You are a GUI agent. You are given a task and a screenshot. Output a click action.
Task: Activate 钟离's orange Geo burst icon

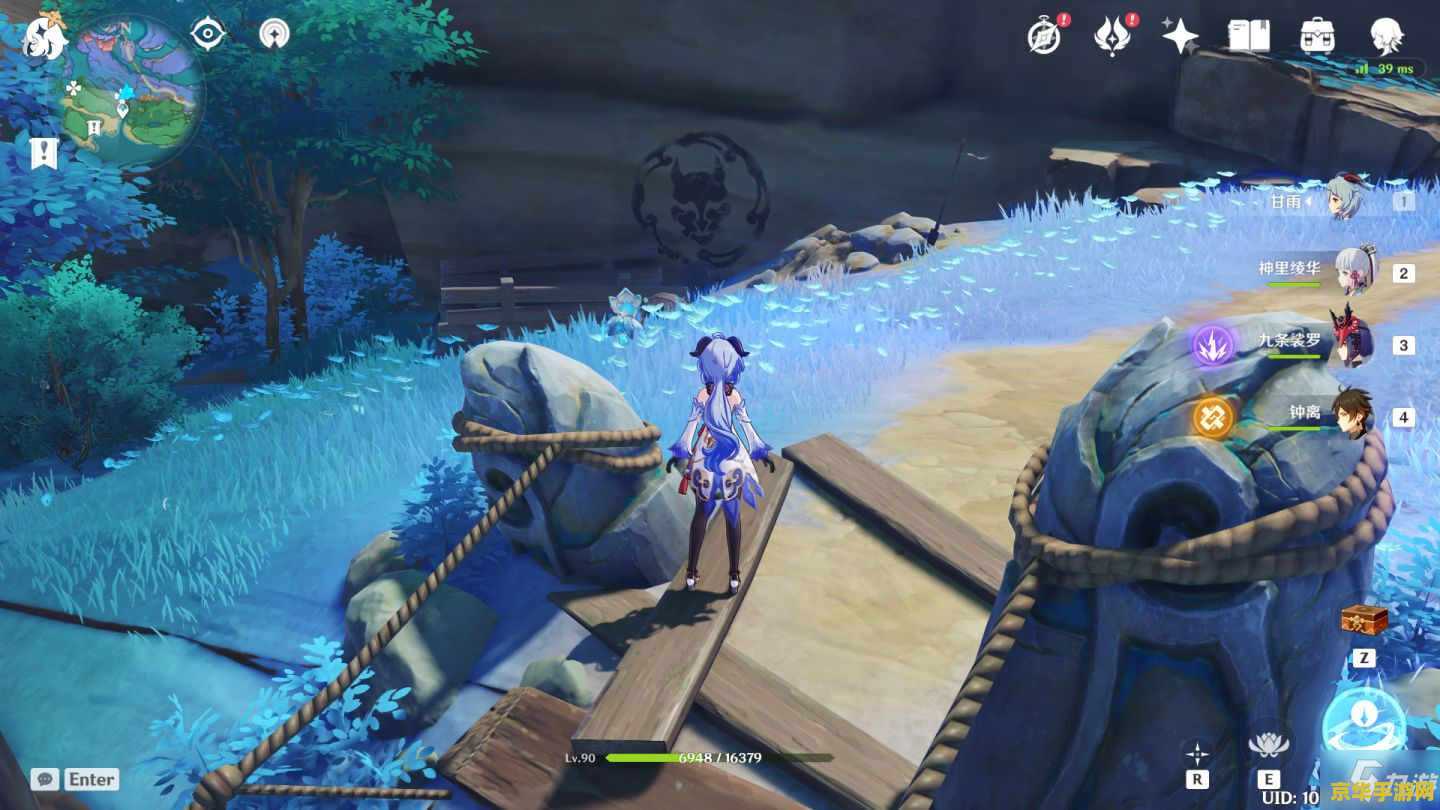1213,417
